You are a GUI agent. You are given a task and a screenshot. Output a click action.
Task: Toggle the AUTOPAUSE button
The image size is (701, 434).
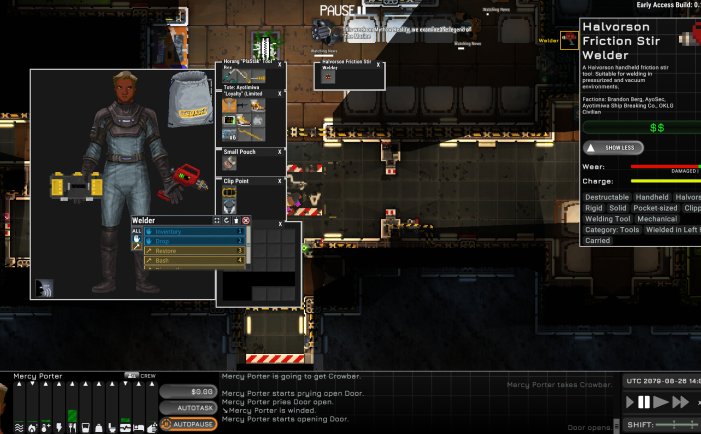pyautogui.click(x=188, y=424)
